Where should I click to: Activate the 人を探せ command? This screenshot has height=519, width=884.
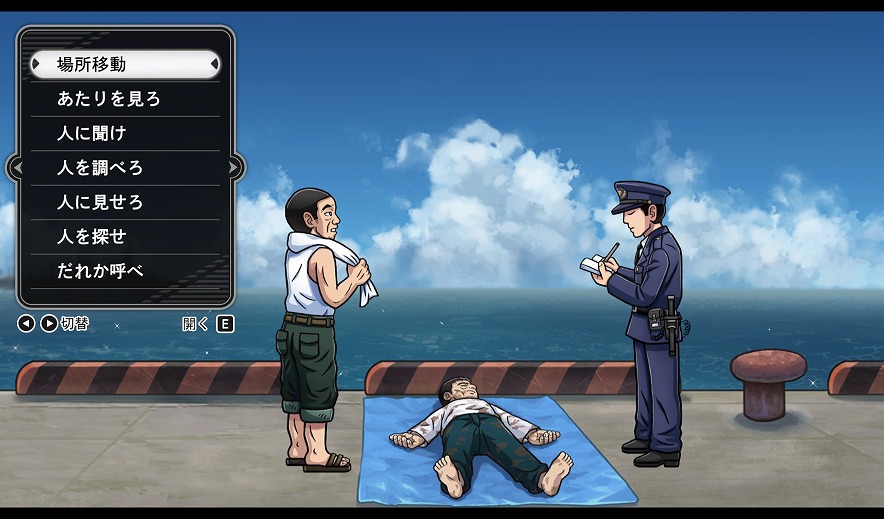[x=125, y=237]
